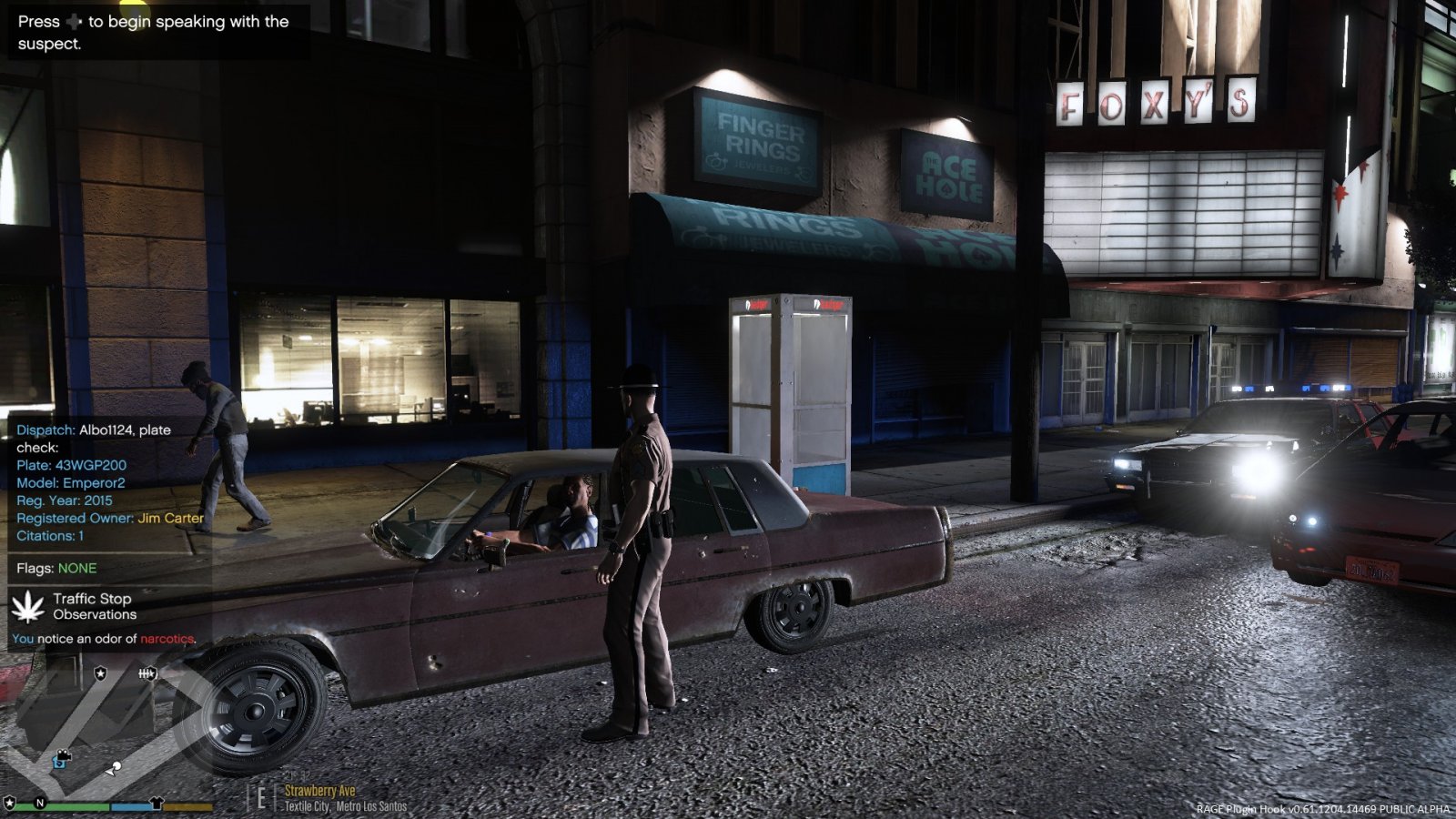Click the player arrow on the minimap
The width and height of the screenshot is (1456, 819).
[112, 770]
